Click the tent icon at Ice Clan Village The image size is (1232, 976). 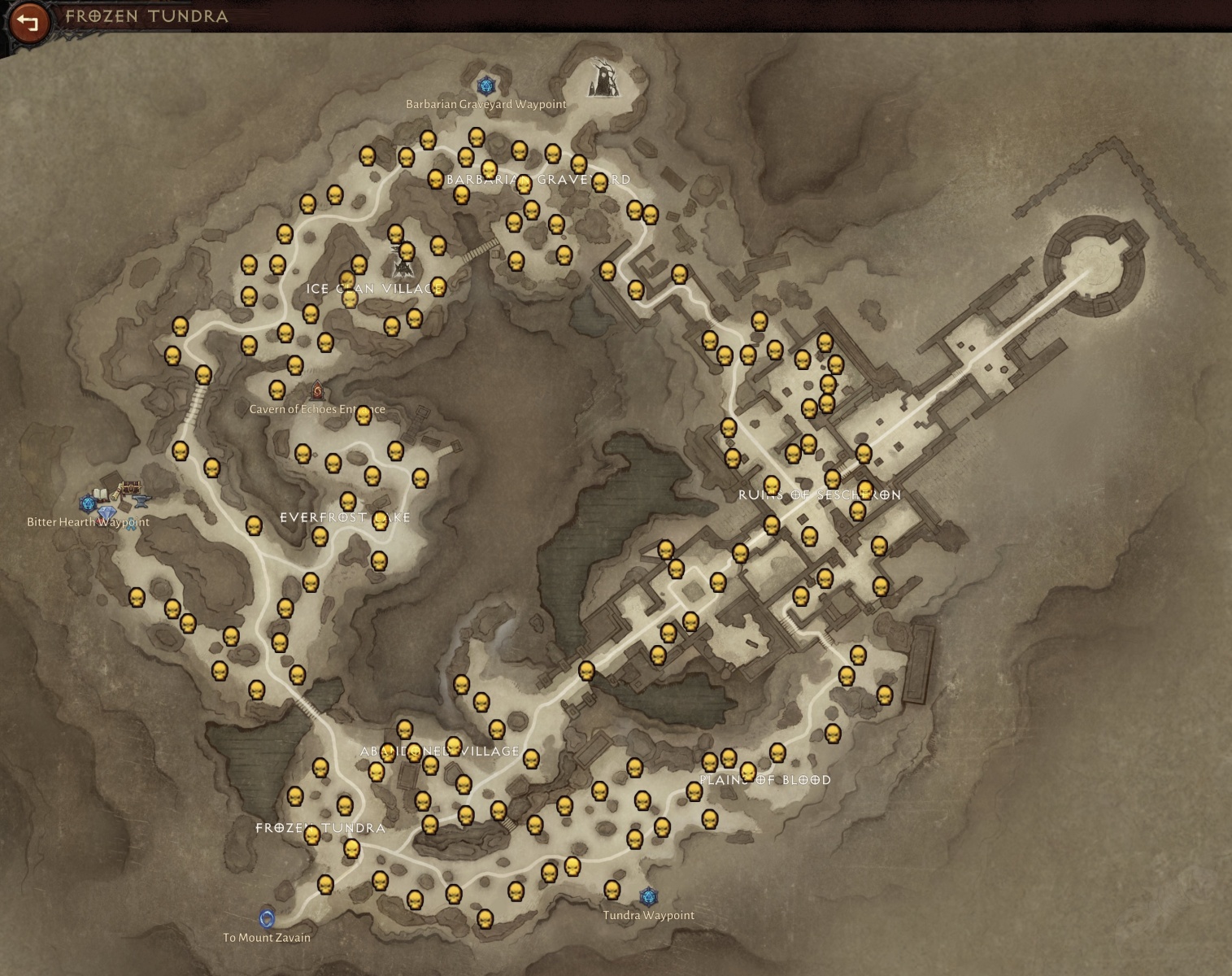[x=403, y=269]
